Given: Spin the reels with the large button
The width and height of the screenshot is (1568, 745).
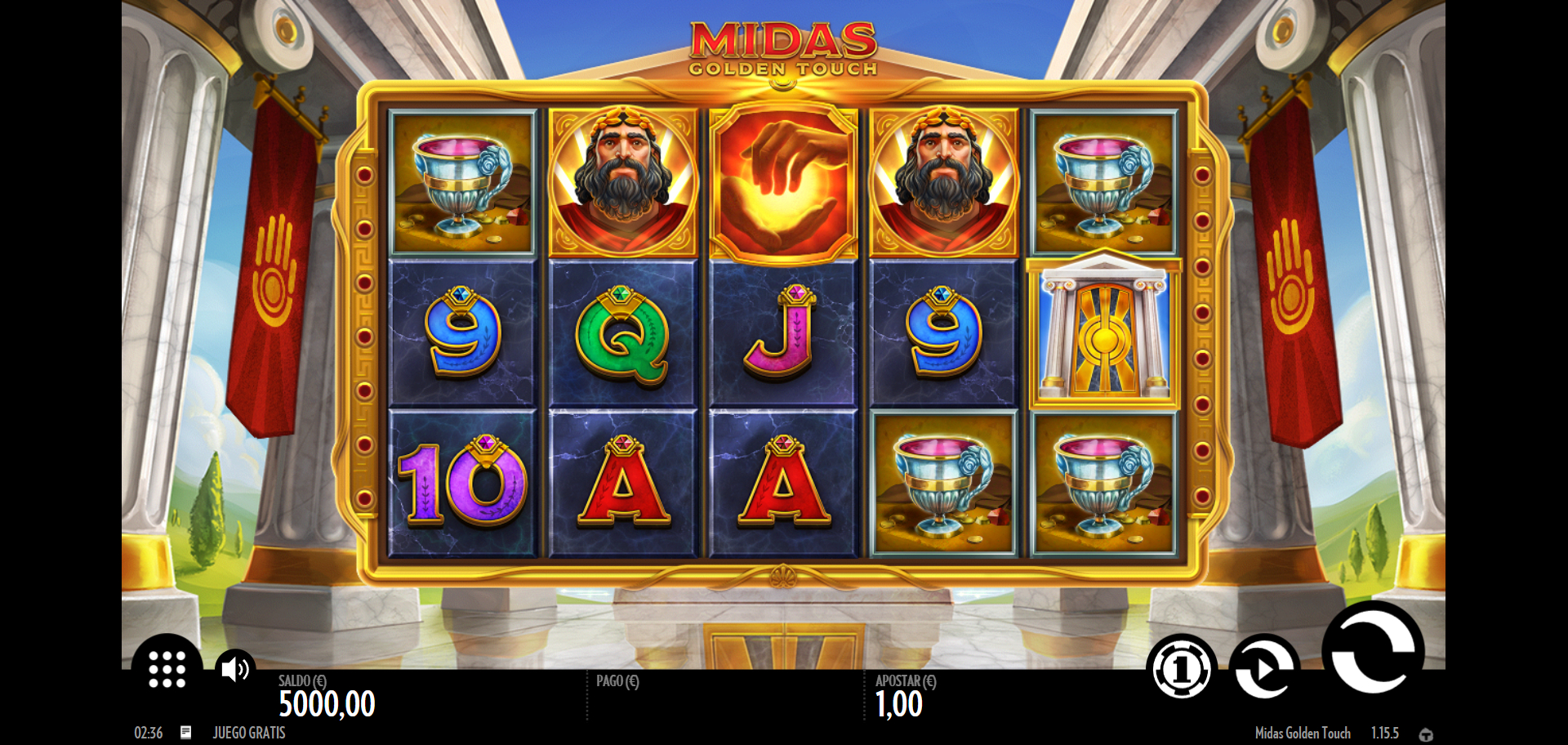Looking at the screenshot, I should [1373, 649].
